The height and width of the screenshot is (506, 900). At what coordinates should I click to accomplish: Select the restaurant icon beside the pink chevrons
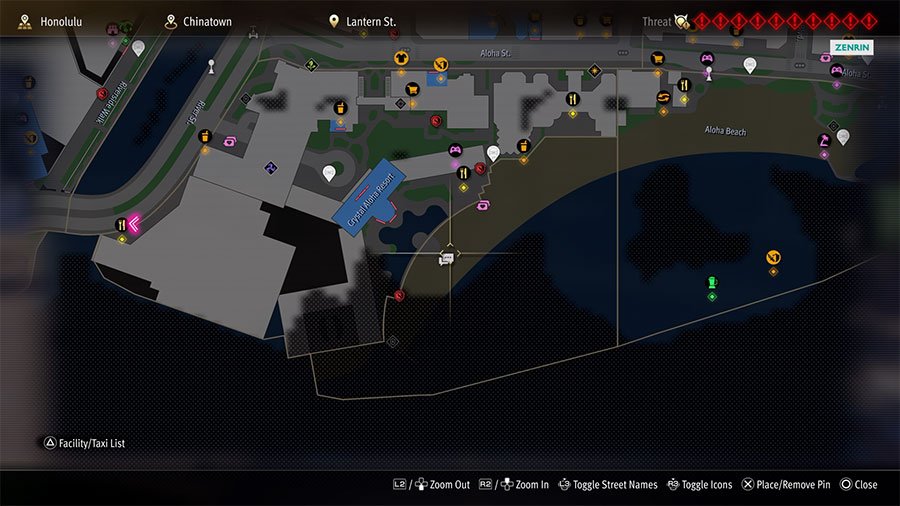[121, 225]
